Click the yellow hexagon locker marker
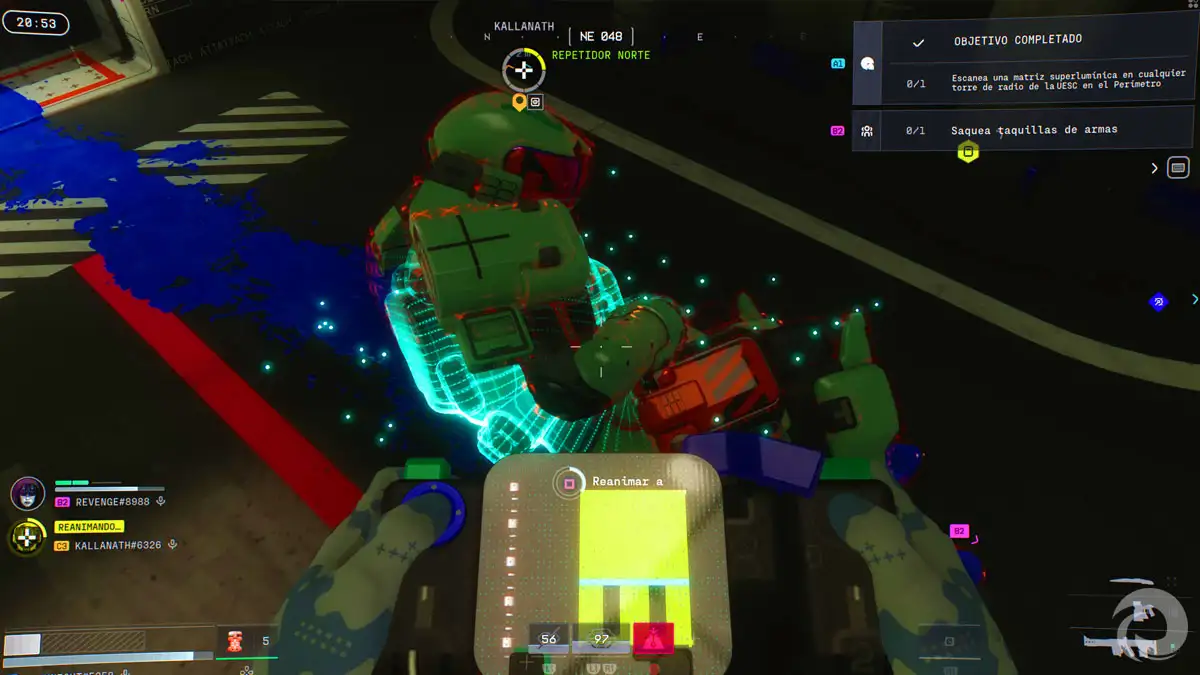Image resolution: width=1200 pixels, height=675 pixels. pos(967,152)
